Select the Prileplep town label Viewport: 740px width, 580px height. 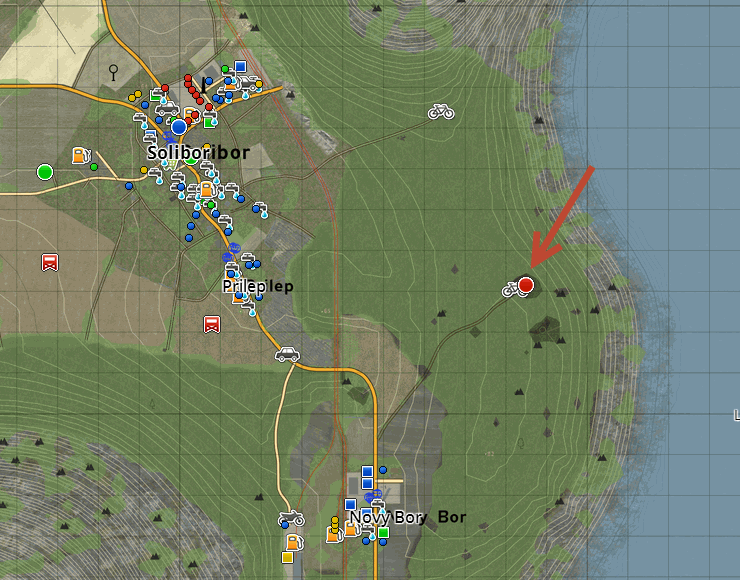[x=258, y=285]
